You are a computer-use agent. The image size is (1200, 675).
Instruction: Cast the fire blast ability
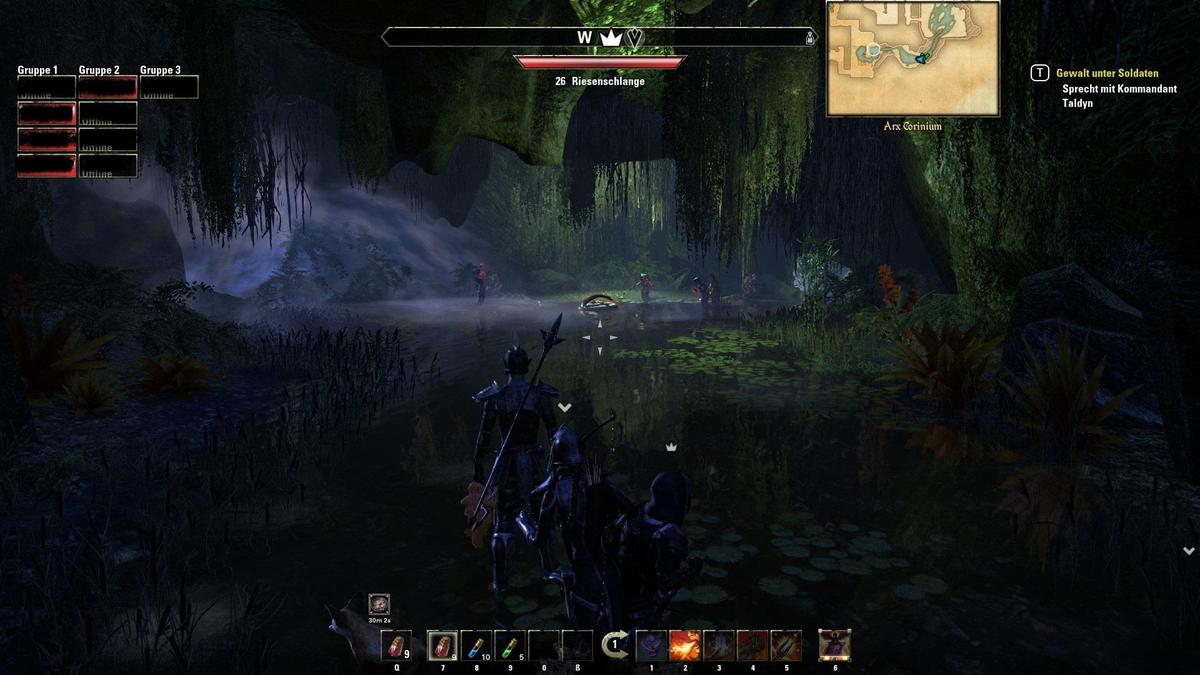tap(685, 646)
